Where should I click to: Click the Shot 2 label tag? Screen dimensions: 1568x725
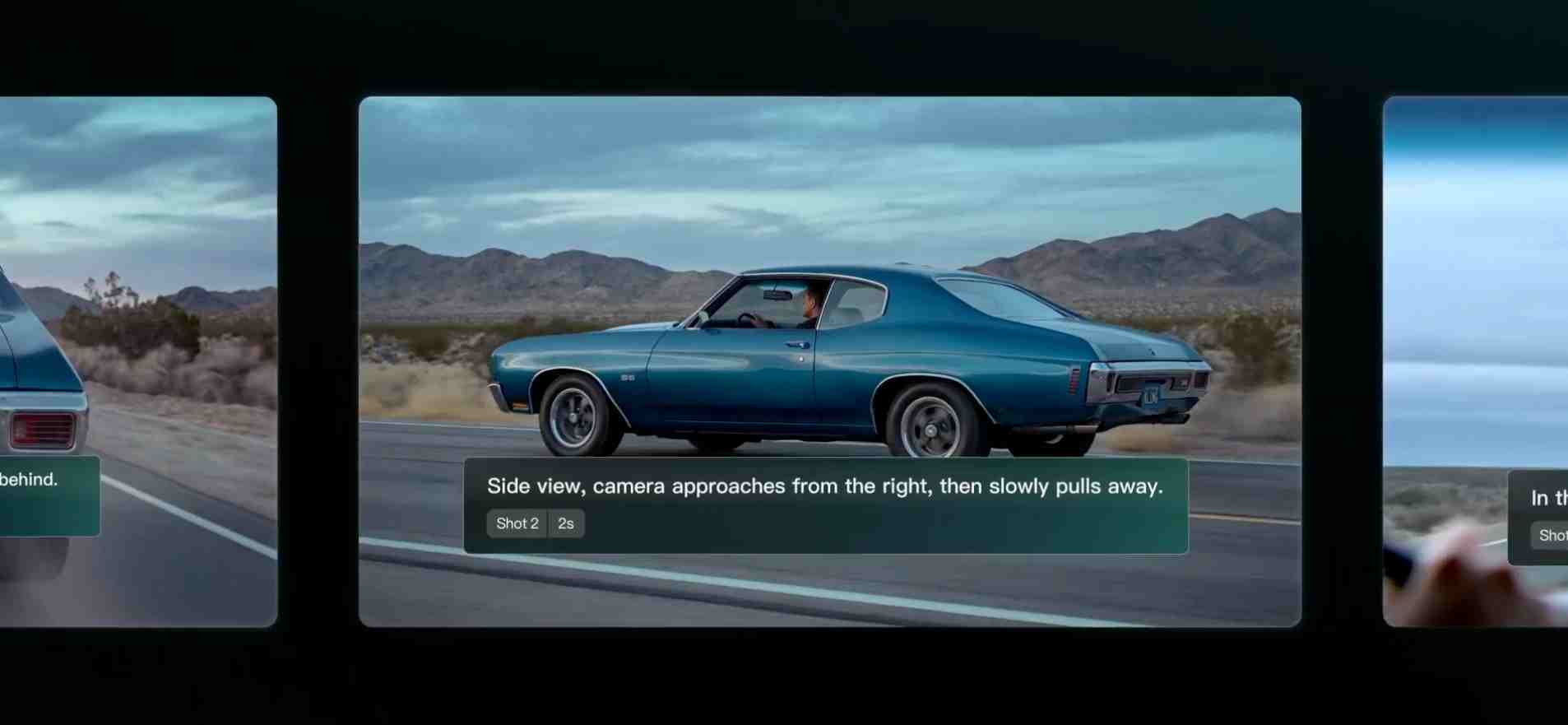click(517, 523)
